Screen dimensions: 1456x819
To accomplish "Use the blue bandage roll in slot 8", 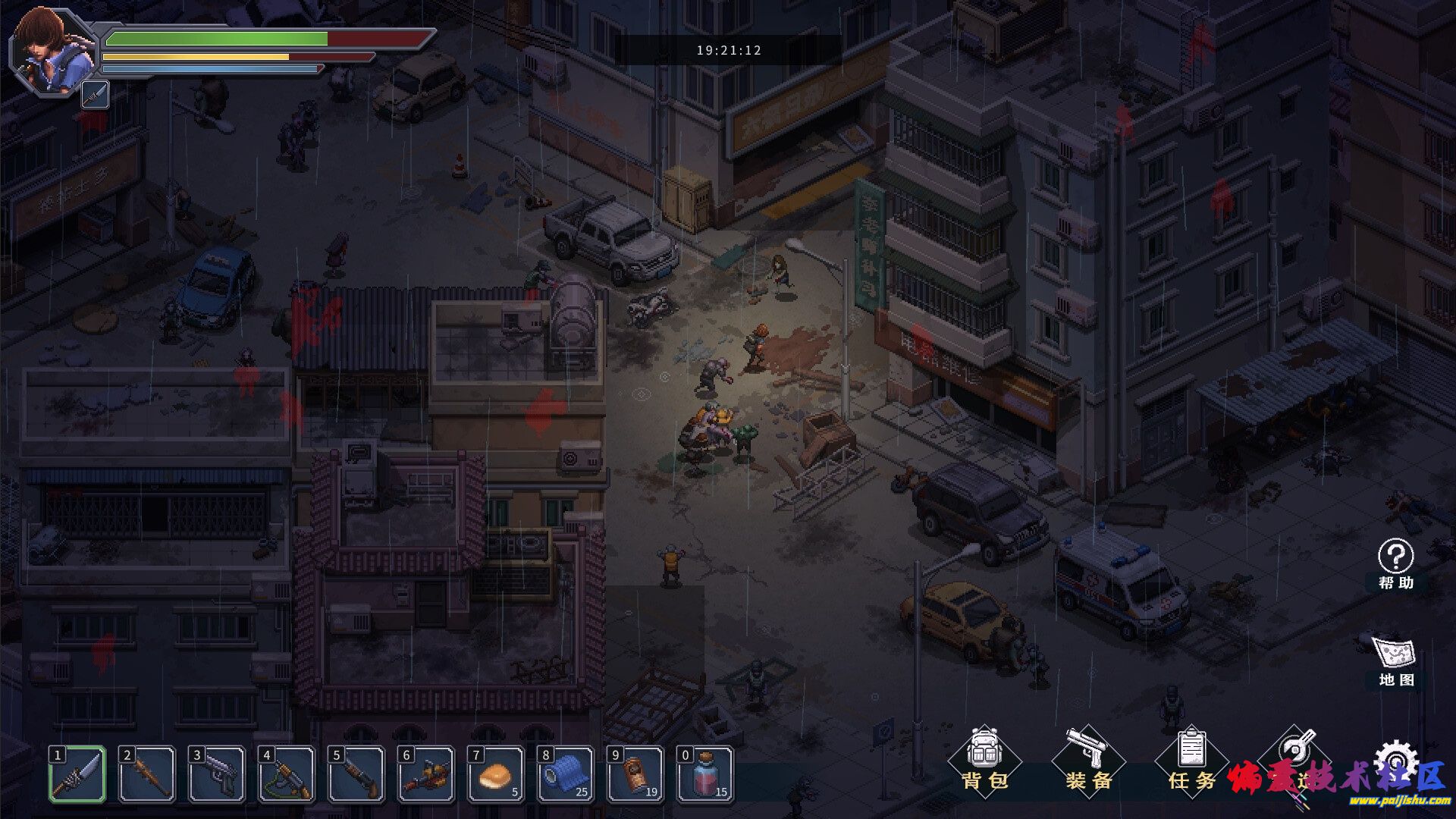I will coord(566,774).
